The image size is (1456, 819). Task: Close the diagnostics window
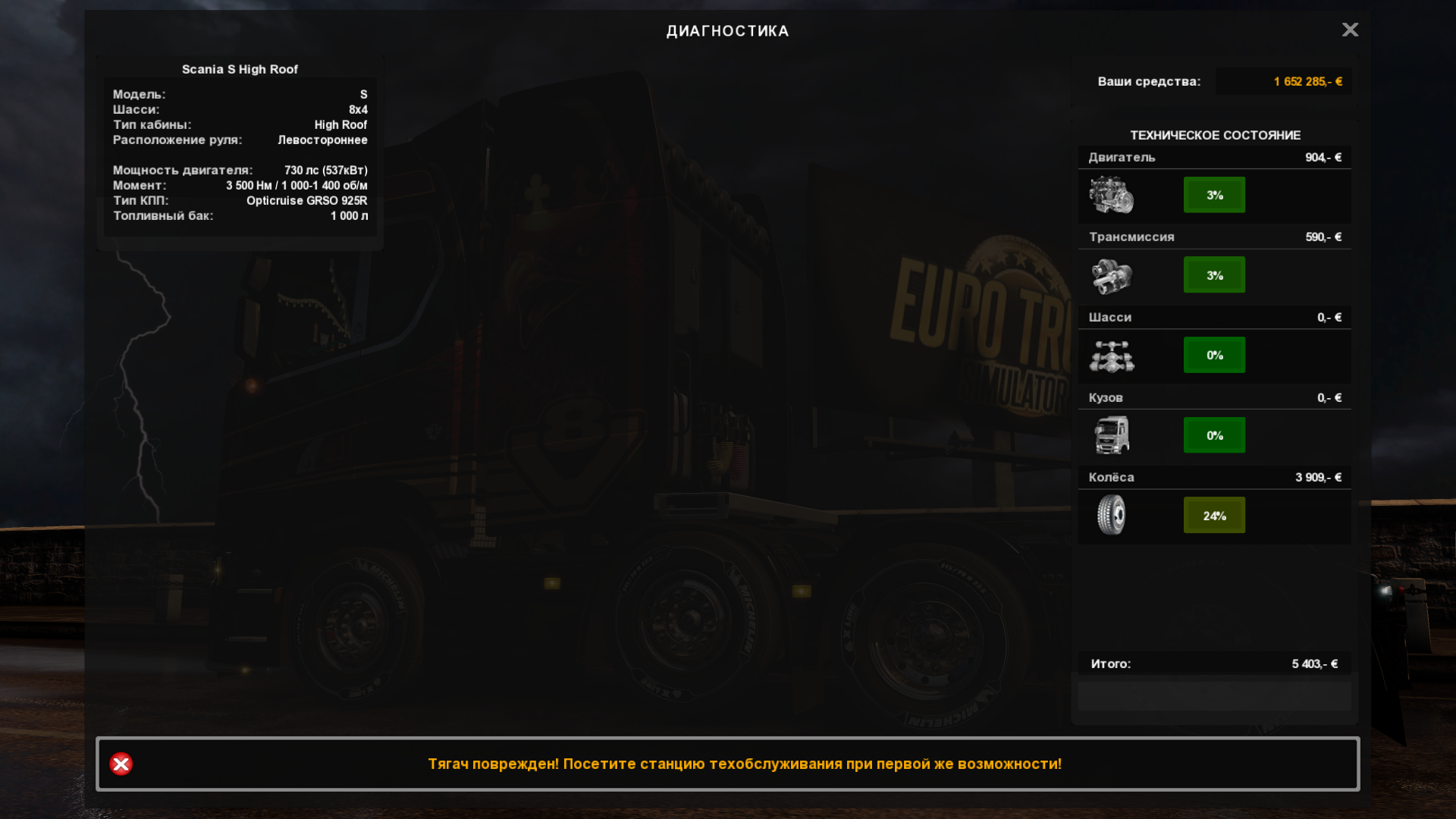[1350, 30]
